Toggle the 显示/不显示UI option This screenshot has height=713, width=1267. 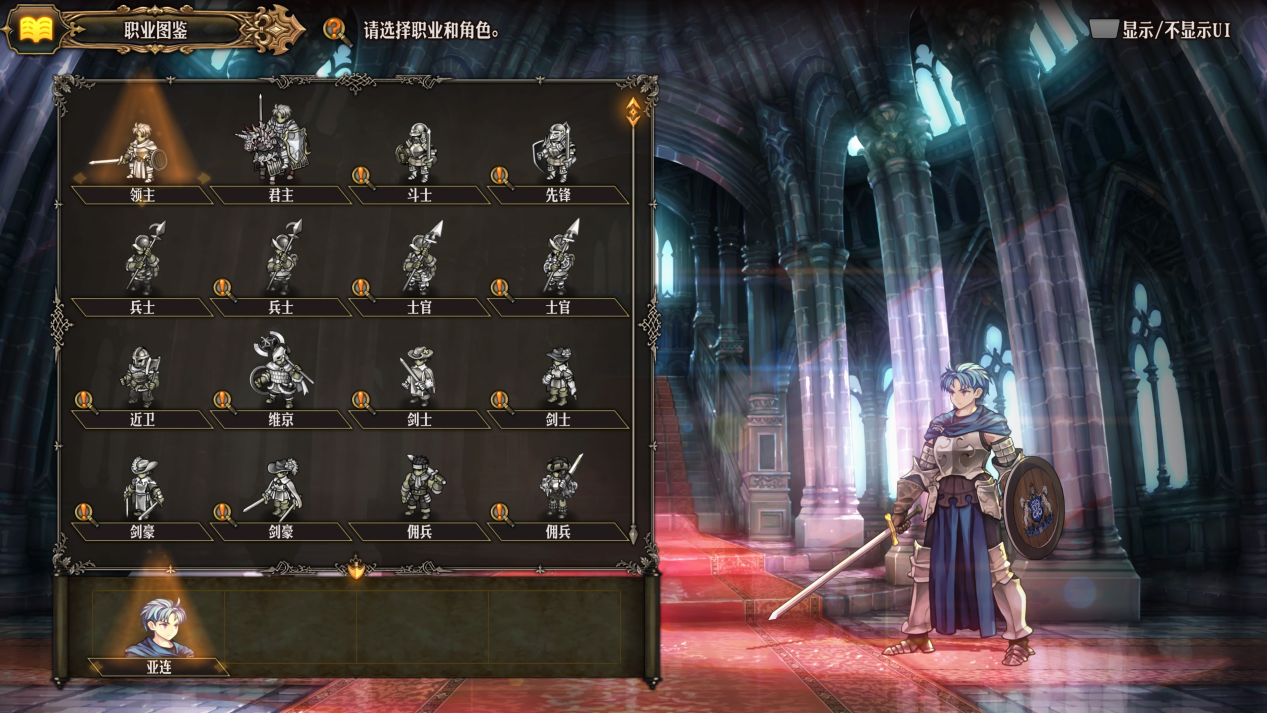[1161, 29]
